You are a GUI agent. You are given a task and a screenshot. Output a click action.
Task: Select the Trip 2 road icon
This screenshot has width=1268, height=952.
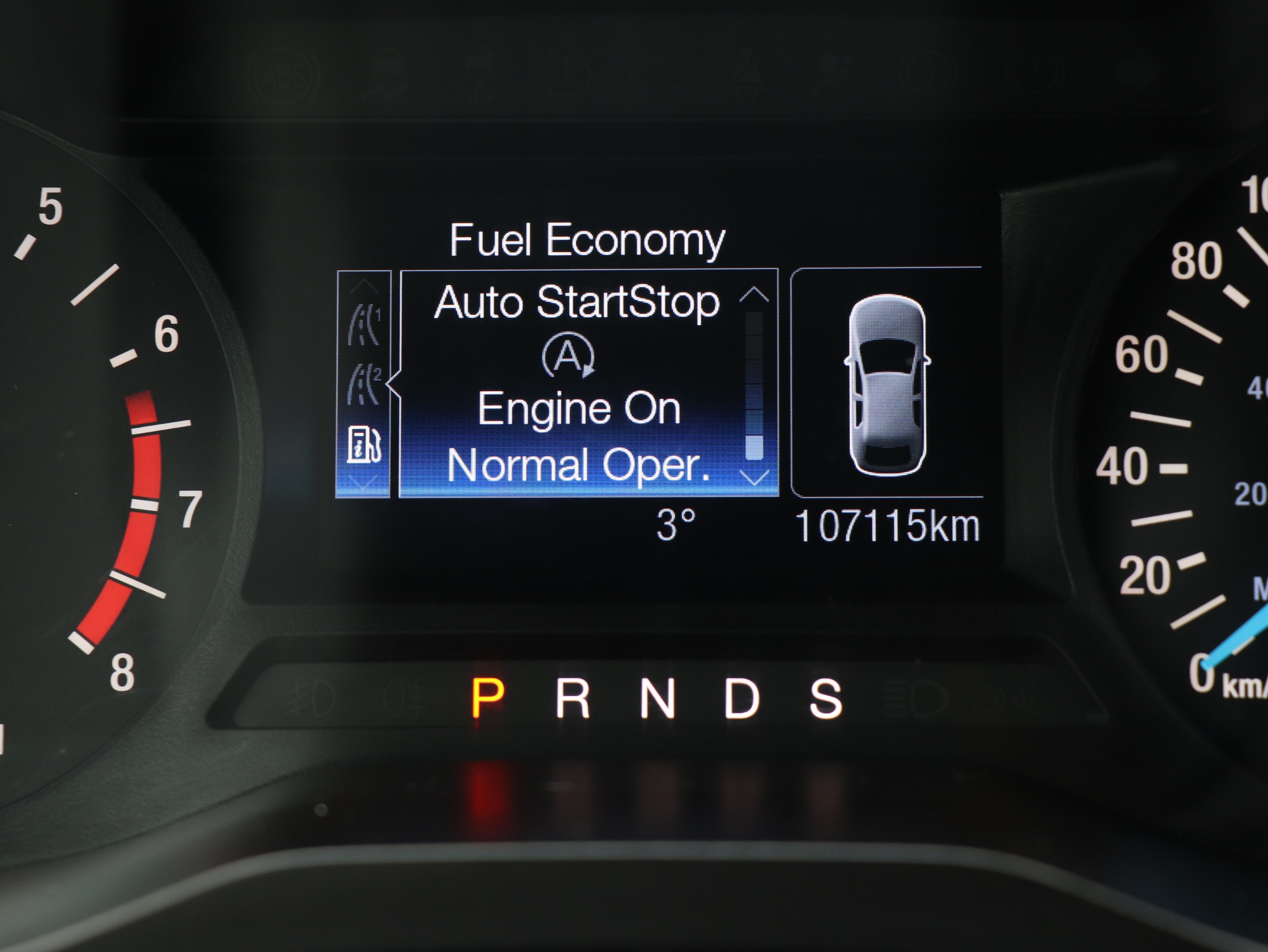(x=365, y=383)
